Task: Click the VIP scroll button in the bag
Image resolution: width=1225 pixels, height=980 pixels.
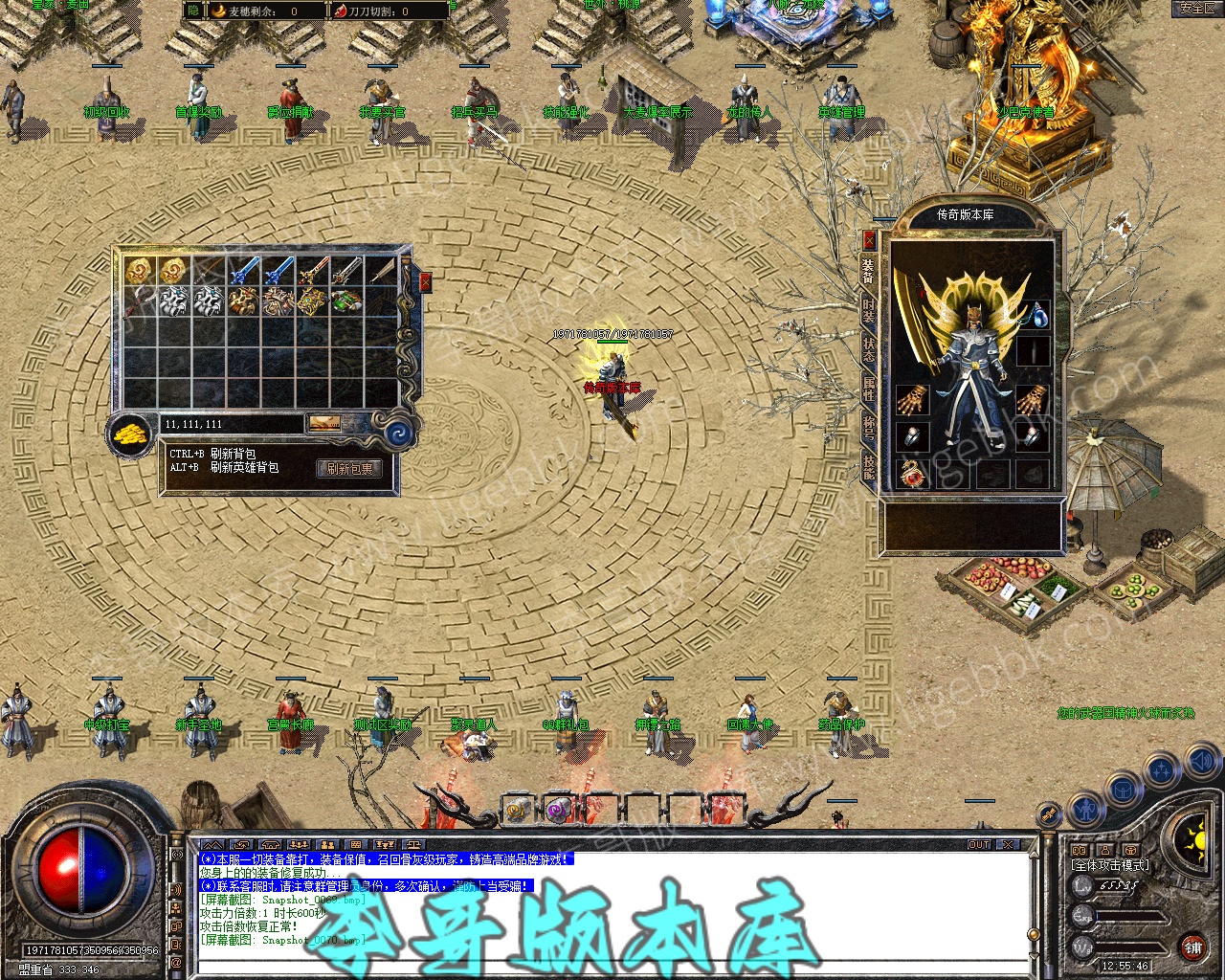Action: [324, 423]
